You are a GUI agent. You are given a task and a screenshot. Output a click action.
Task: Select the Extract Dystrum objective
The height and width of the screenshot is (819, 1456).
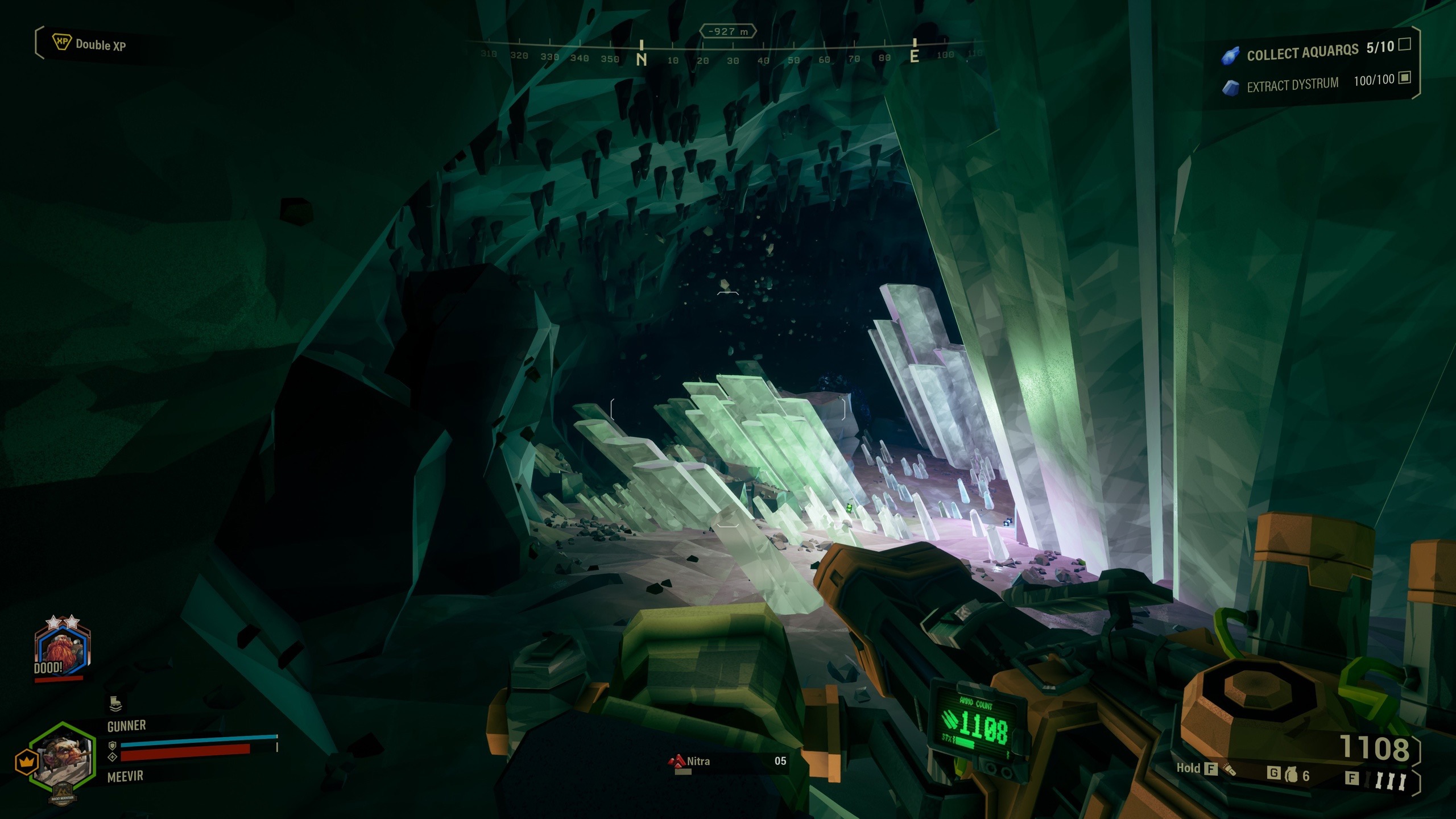pyautogui.click(x=1292, y=85)
